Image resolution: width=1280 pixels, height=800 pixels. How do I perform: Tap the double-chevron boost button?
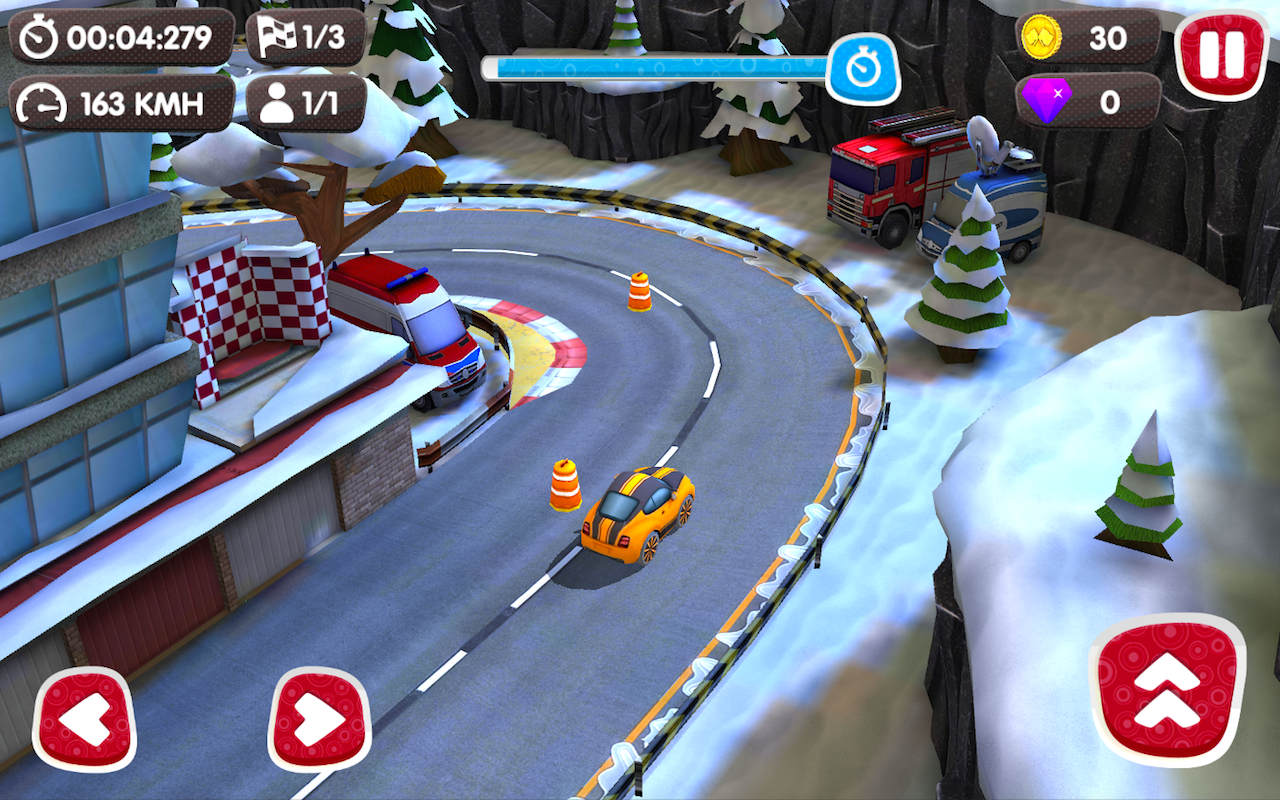[1167, 690]
